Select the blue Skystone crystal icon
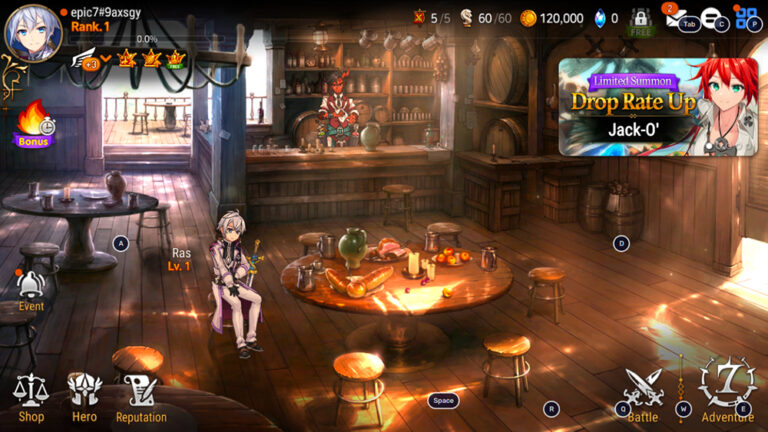This screenshot has height=432, width=768. (x=600, y=18)
